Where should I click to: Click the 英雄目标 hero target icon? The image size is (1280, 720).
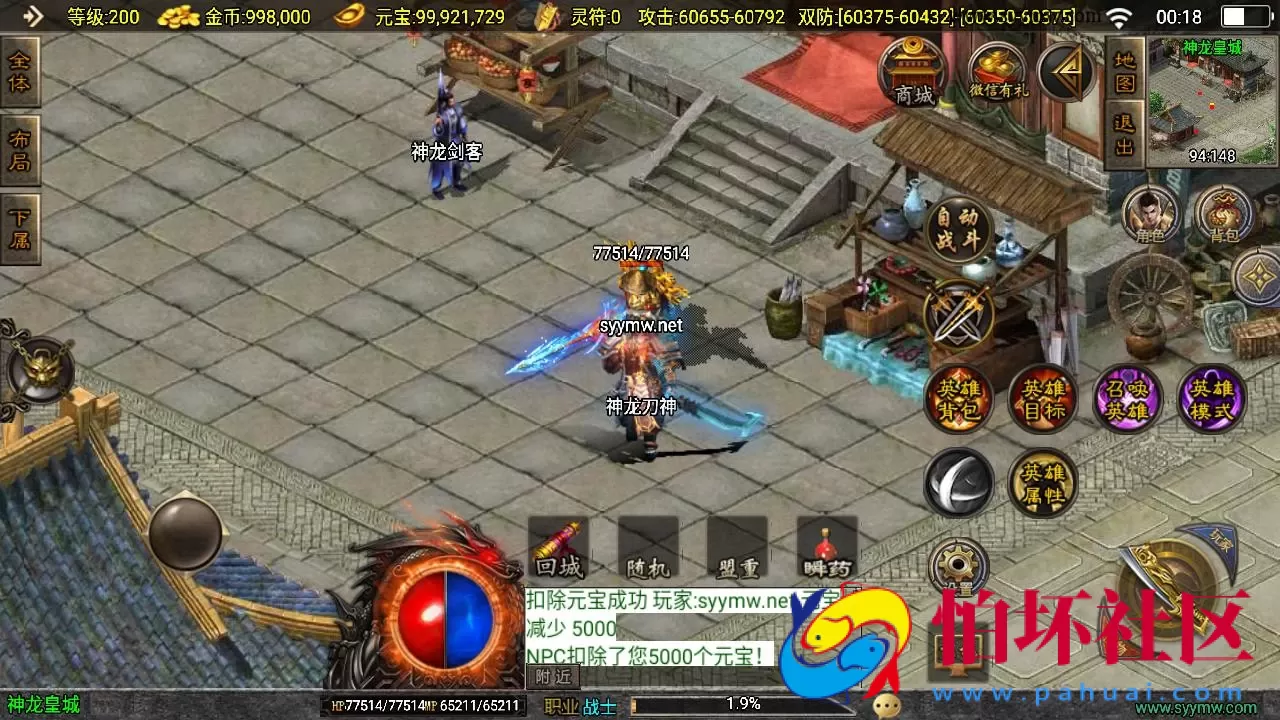click(x=1042, y=397)
